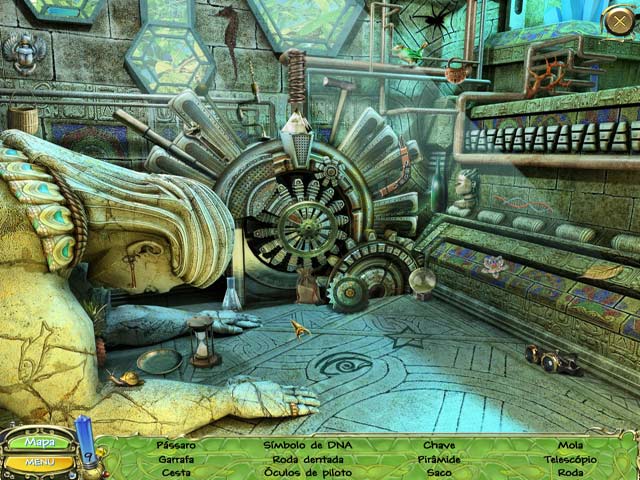Close the scene with the X button
640x480 pixels.
click(x=618, y=19)
